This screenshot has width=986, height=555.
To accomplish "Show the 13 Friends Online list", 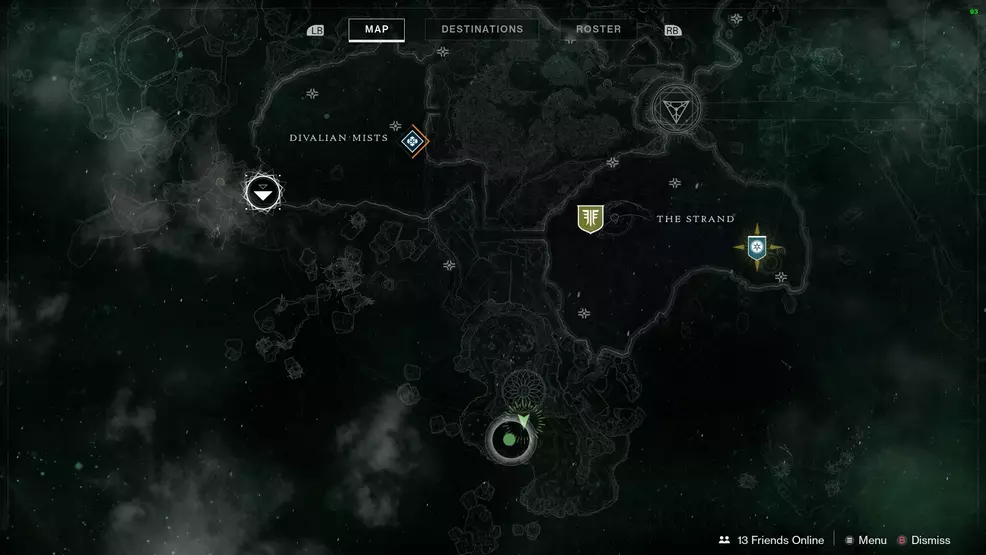I will (771, 540).
